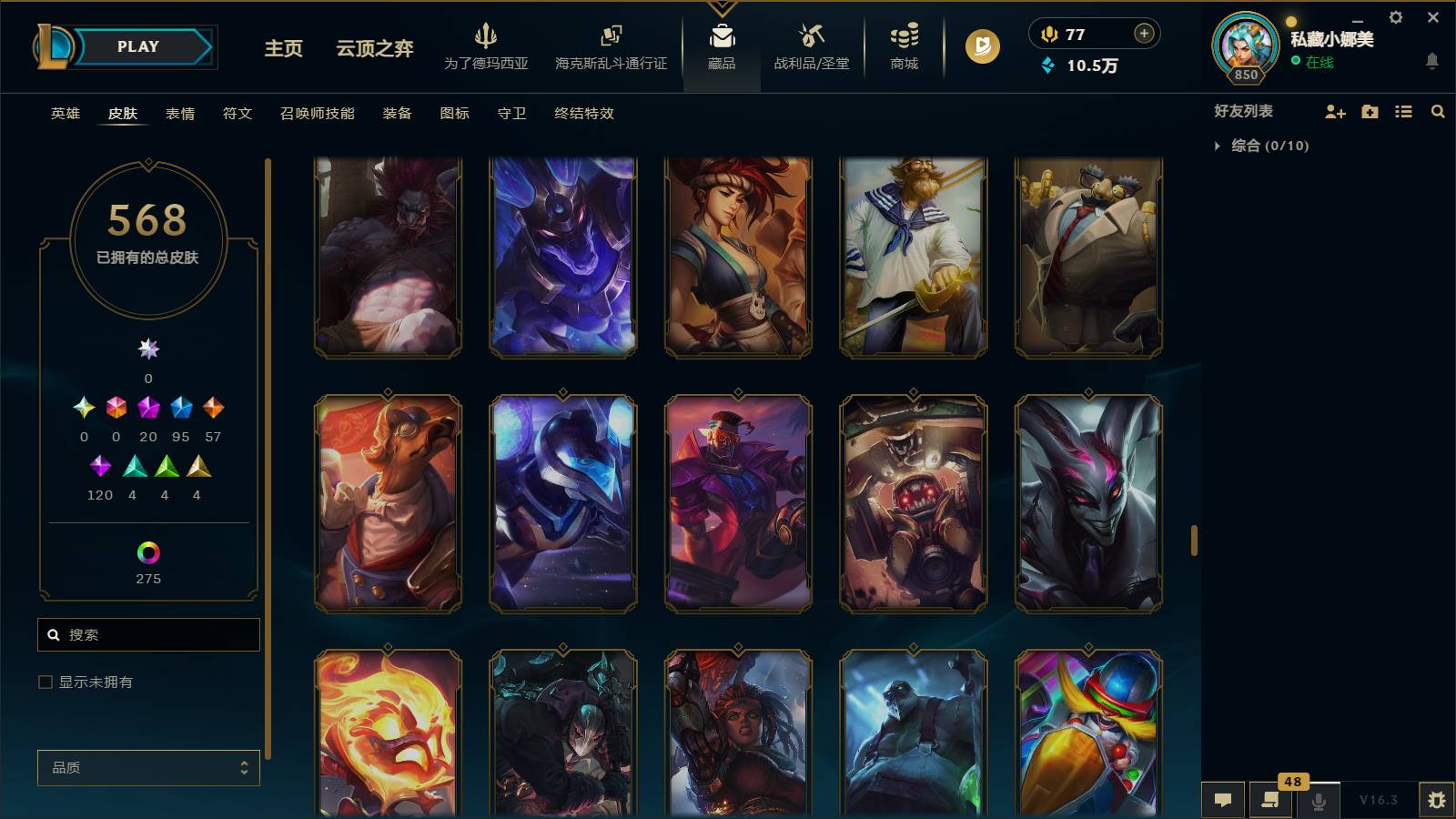Open the chat messages icon with 48 badge

pos(1270,800)
